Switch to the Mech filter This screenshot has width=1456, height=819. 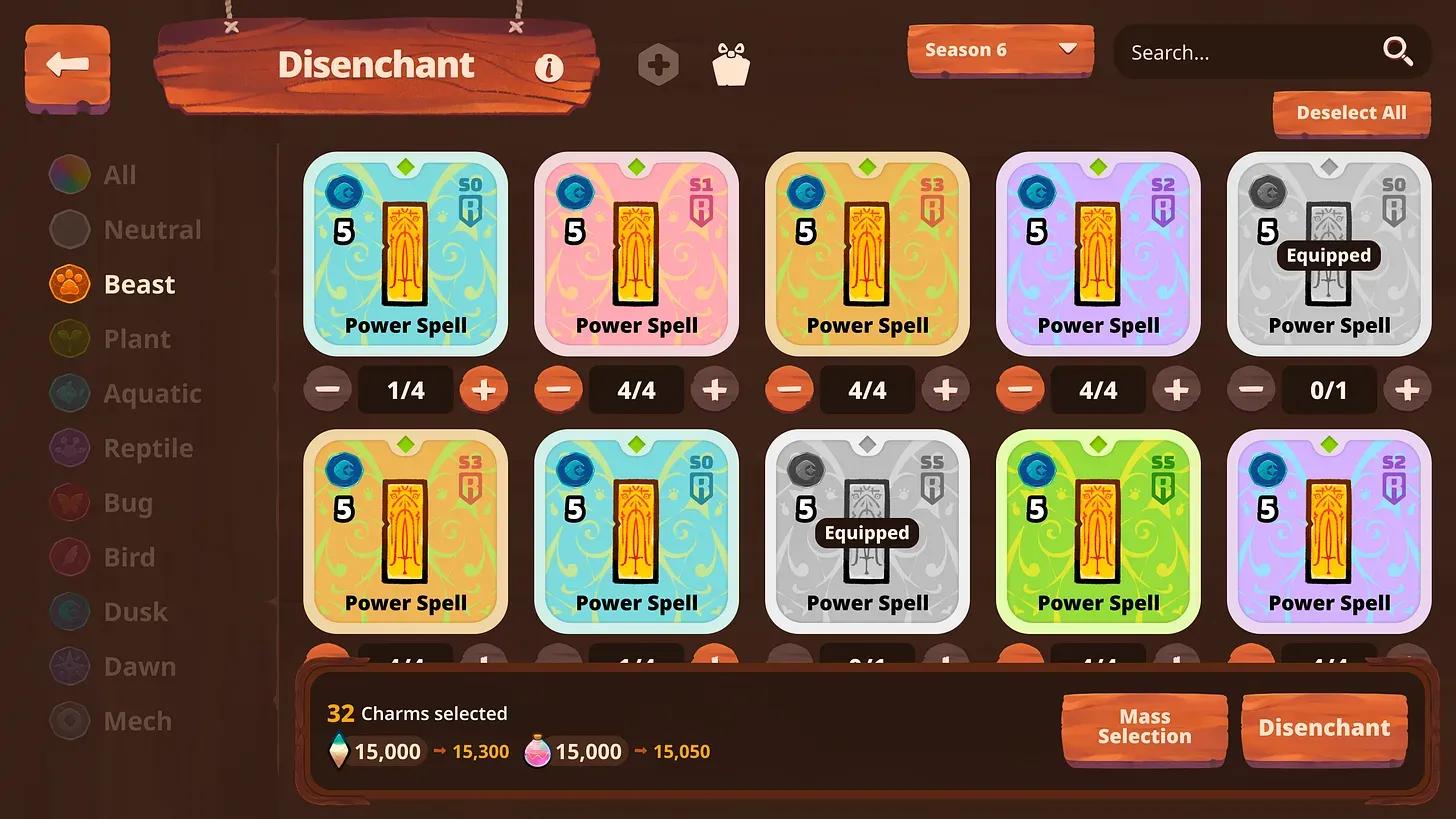click(x=69, y=720)
